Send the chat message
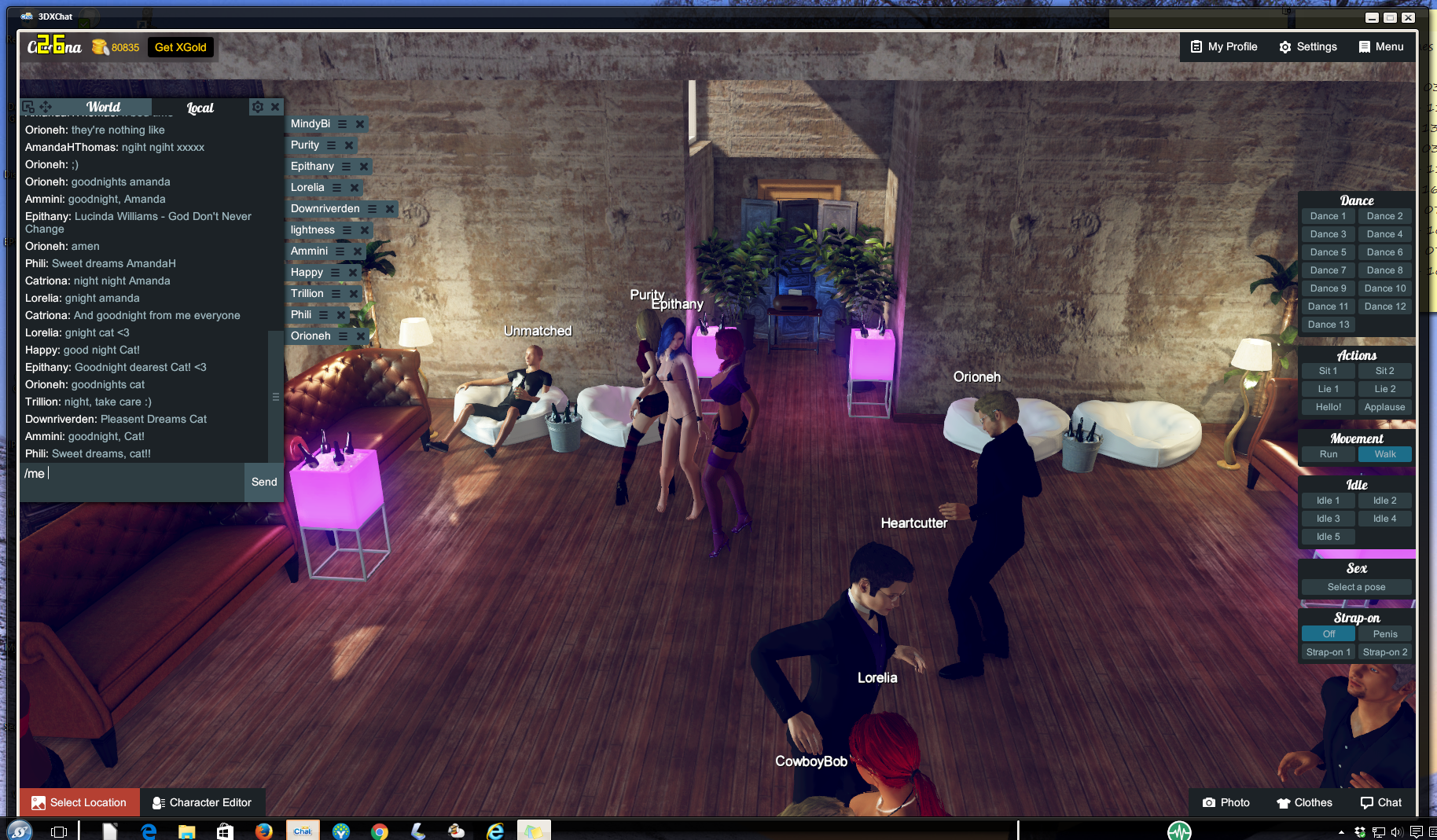This screenshot has height=840, width=1437. [264, 482]
